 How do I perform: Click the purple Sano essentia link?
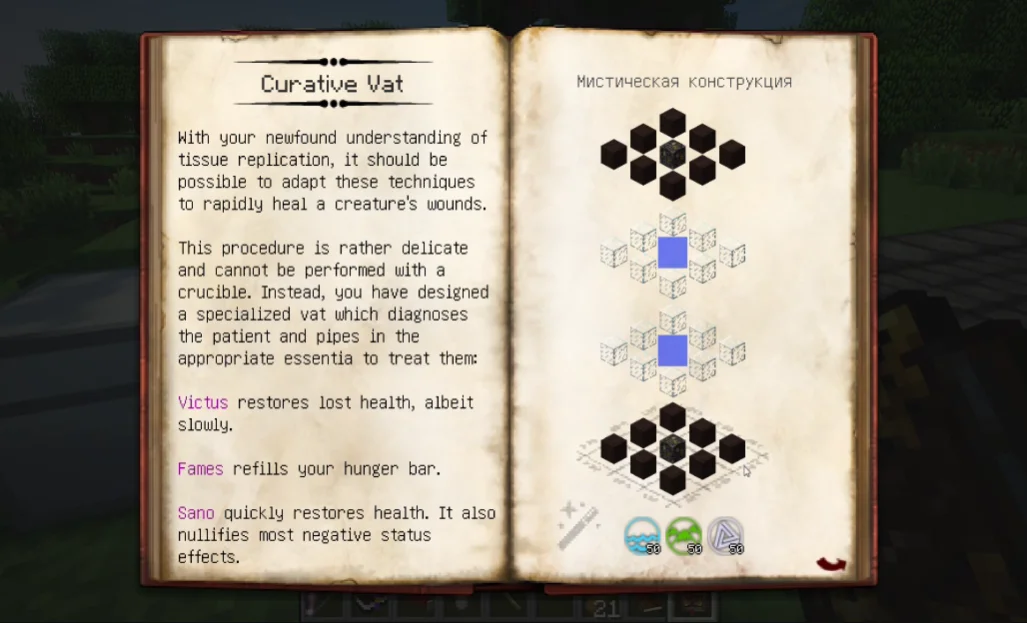coord(196,513)
